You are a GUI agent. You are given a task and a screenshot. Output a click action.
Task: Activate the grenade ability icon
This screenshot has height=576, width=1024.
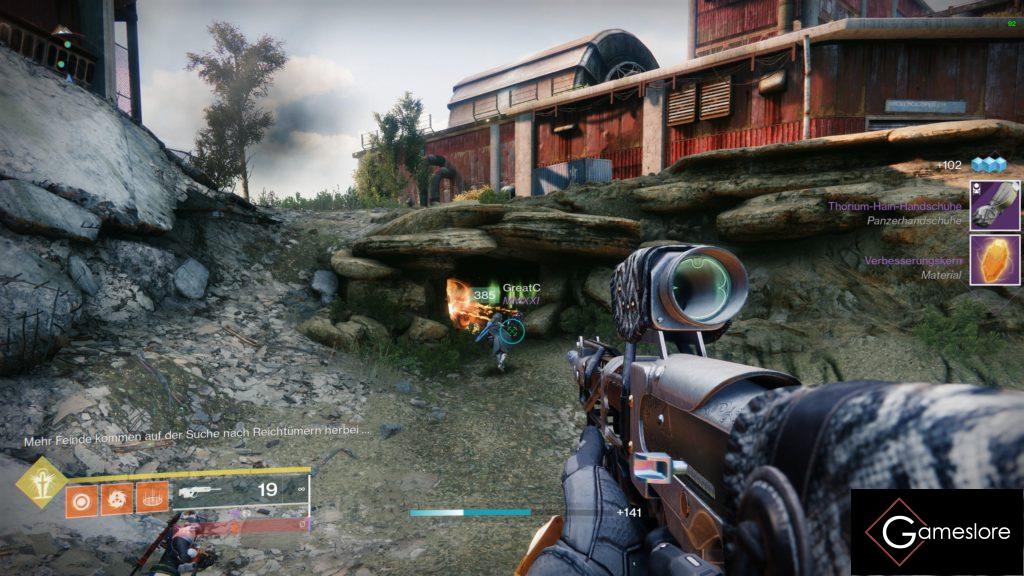click(x=82, y=498)
